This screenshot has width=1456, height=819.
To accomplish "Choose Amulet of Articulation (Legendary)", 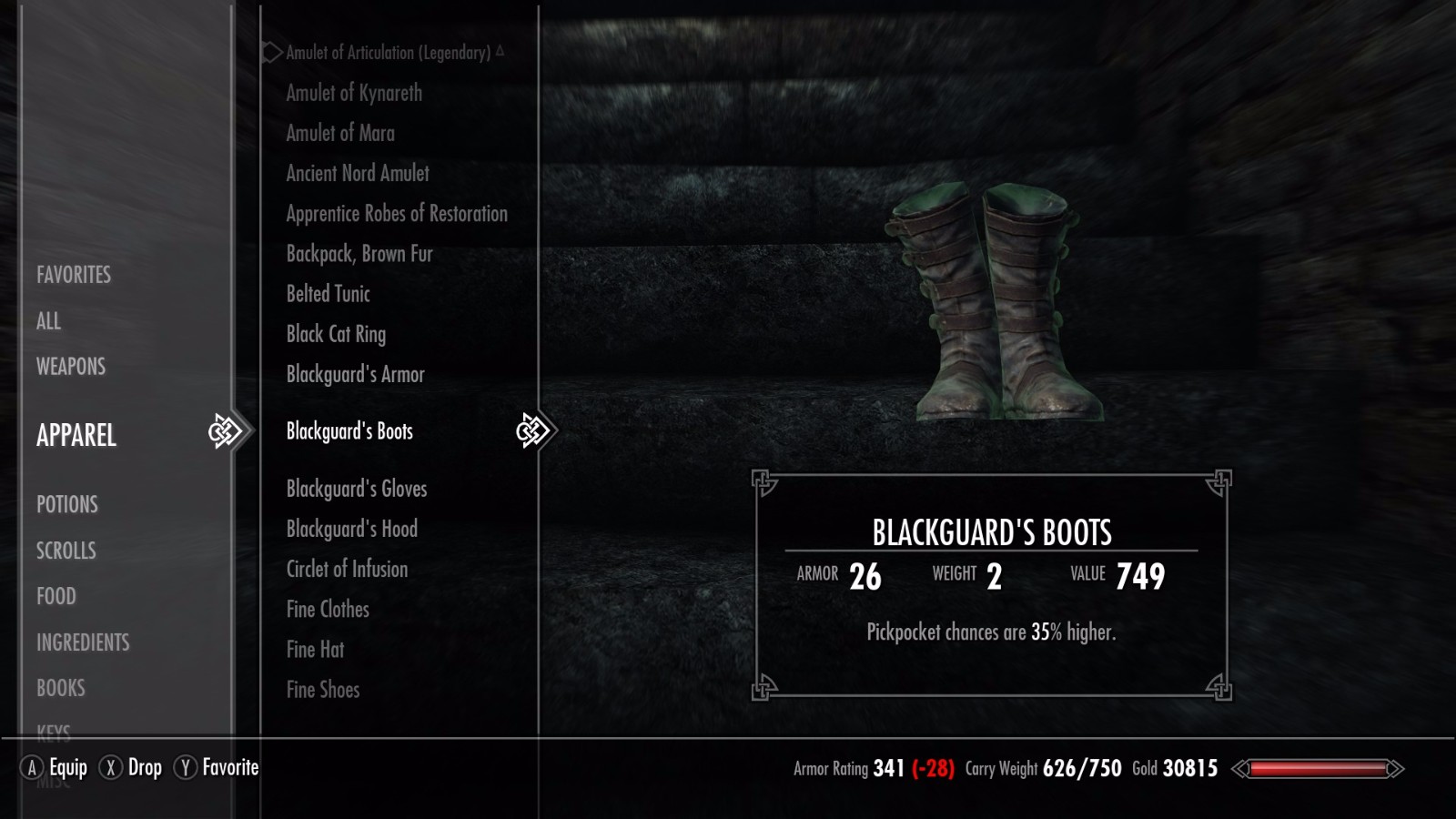I will tap(388, 53).
